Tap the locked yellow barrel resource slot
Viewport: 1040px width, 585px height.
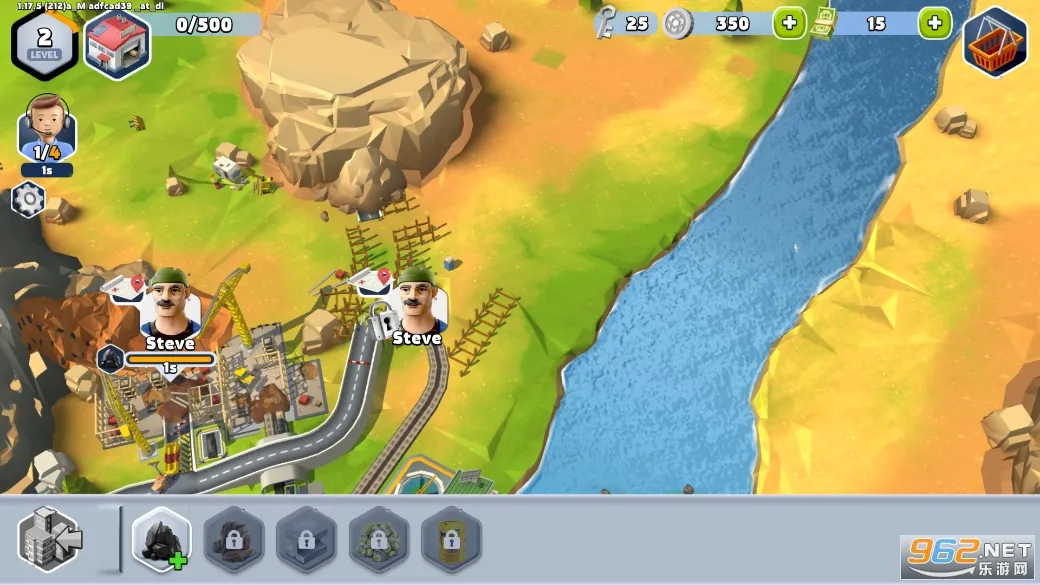coord(451,539)
